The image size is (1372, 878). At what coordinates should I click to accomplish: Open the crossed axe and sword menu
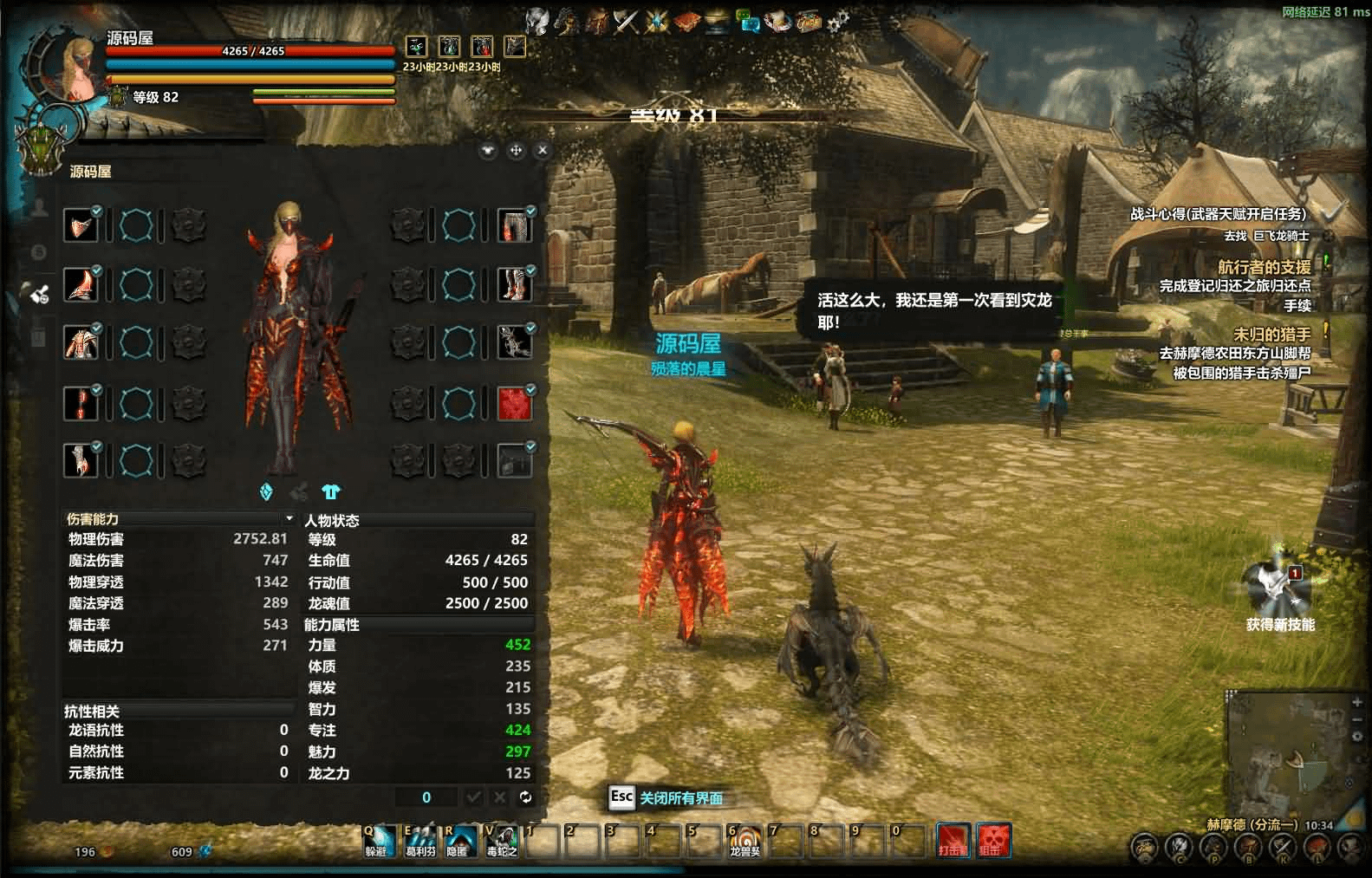626,21
